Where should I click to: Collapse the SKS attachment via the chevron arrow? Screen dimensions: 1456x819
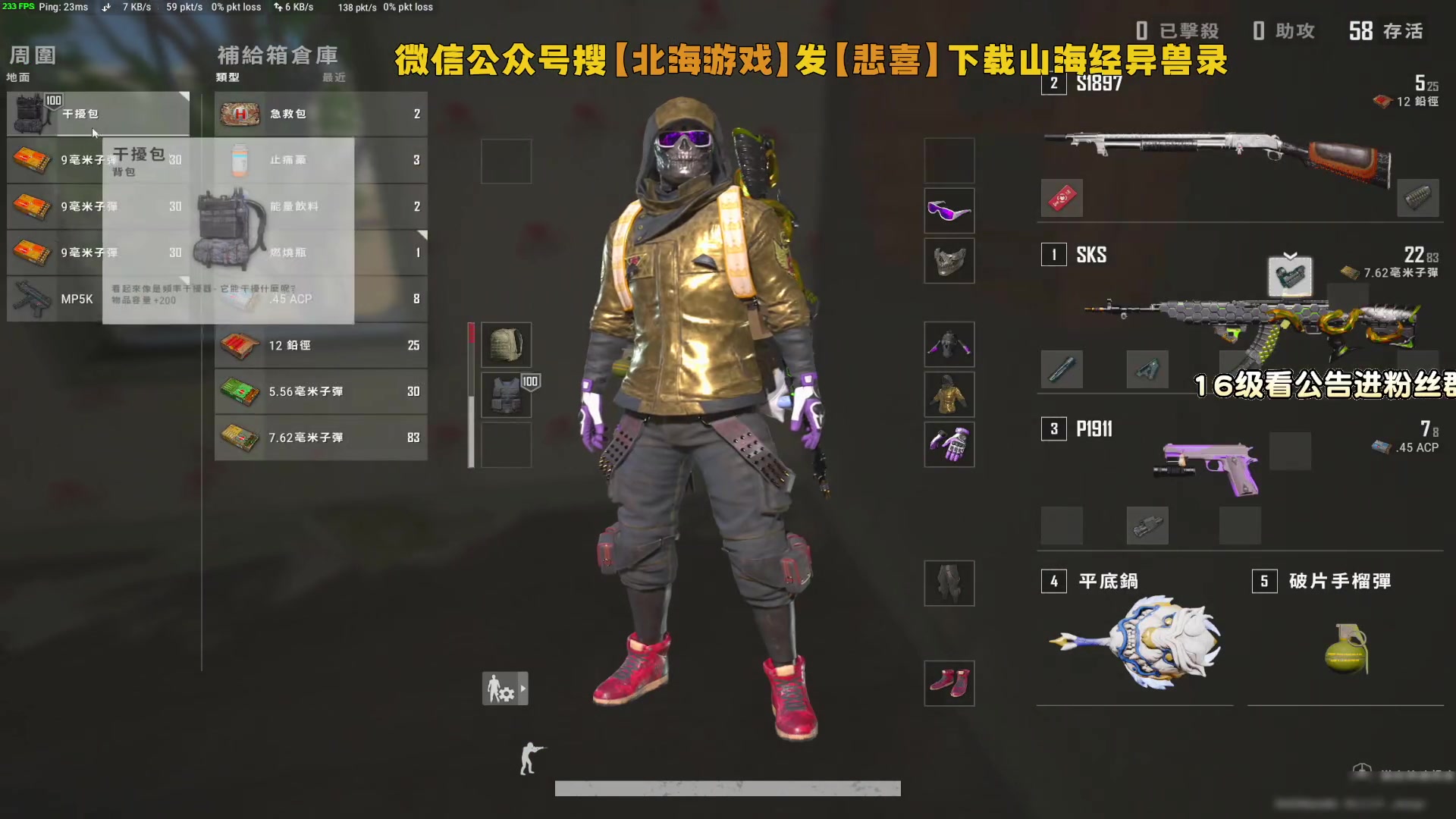pyautogui.click(x=1289, y=256)
